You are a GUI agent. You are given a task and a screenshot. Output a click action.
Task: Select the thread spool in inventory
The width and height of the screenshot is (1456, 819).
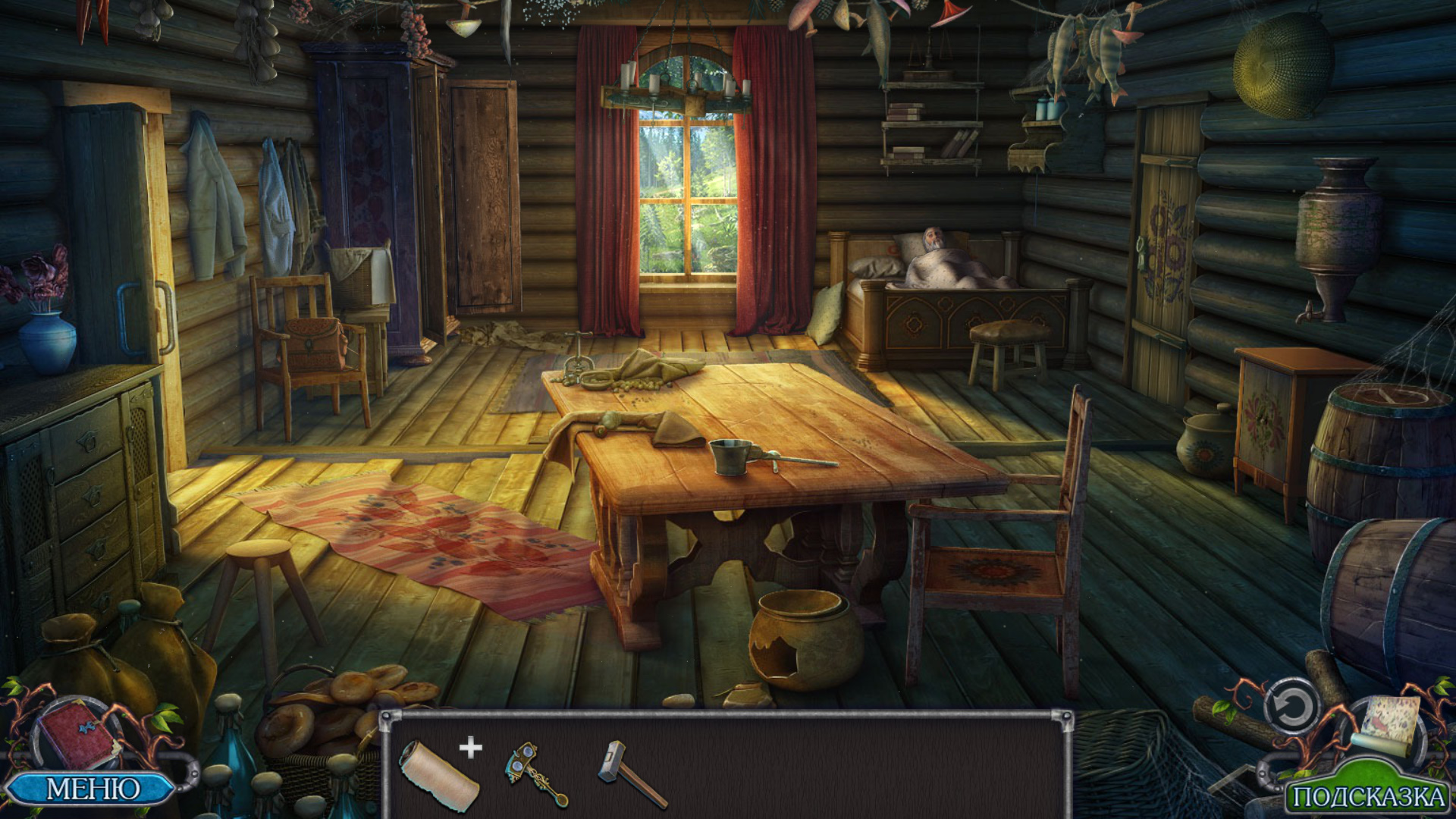[439, 774]
